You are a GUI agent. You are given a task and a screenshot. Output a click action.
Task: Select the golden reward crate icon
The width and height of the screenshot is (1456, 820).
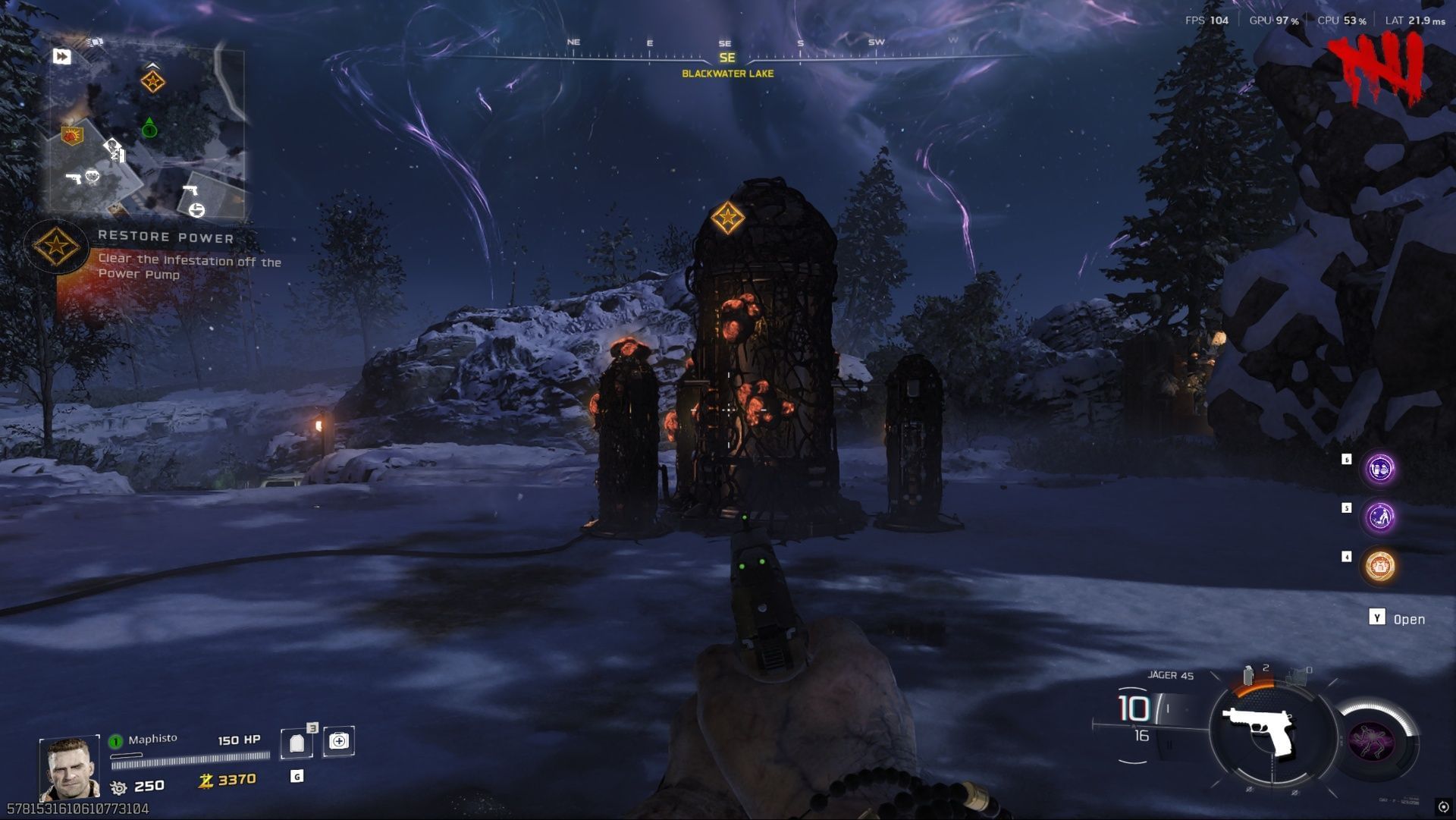(1381, 565)
